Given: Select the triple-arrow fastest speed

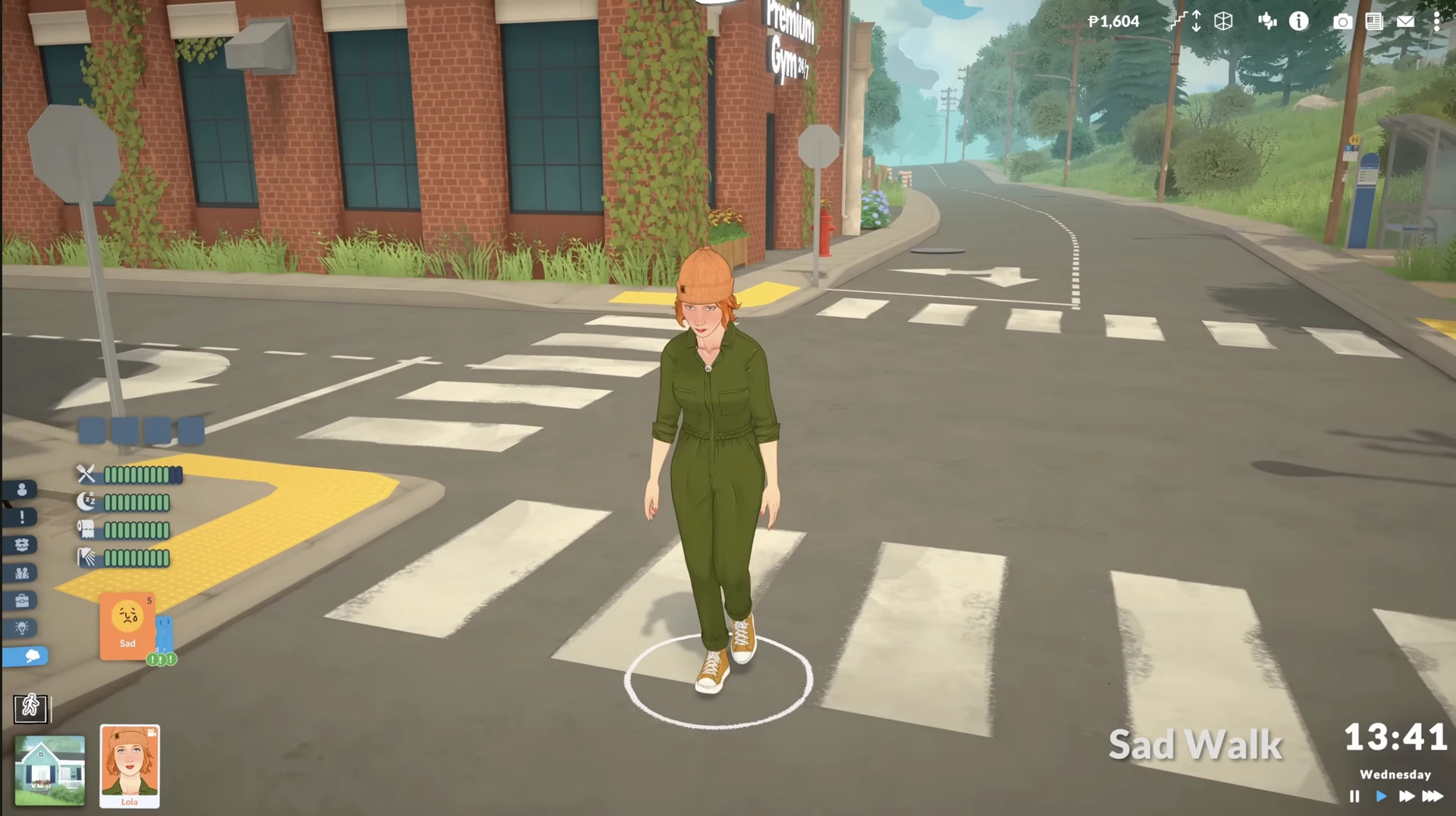Looking at the screenshot, I should click(x=1432, y=796).
